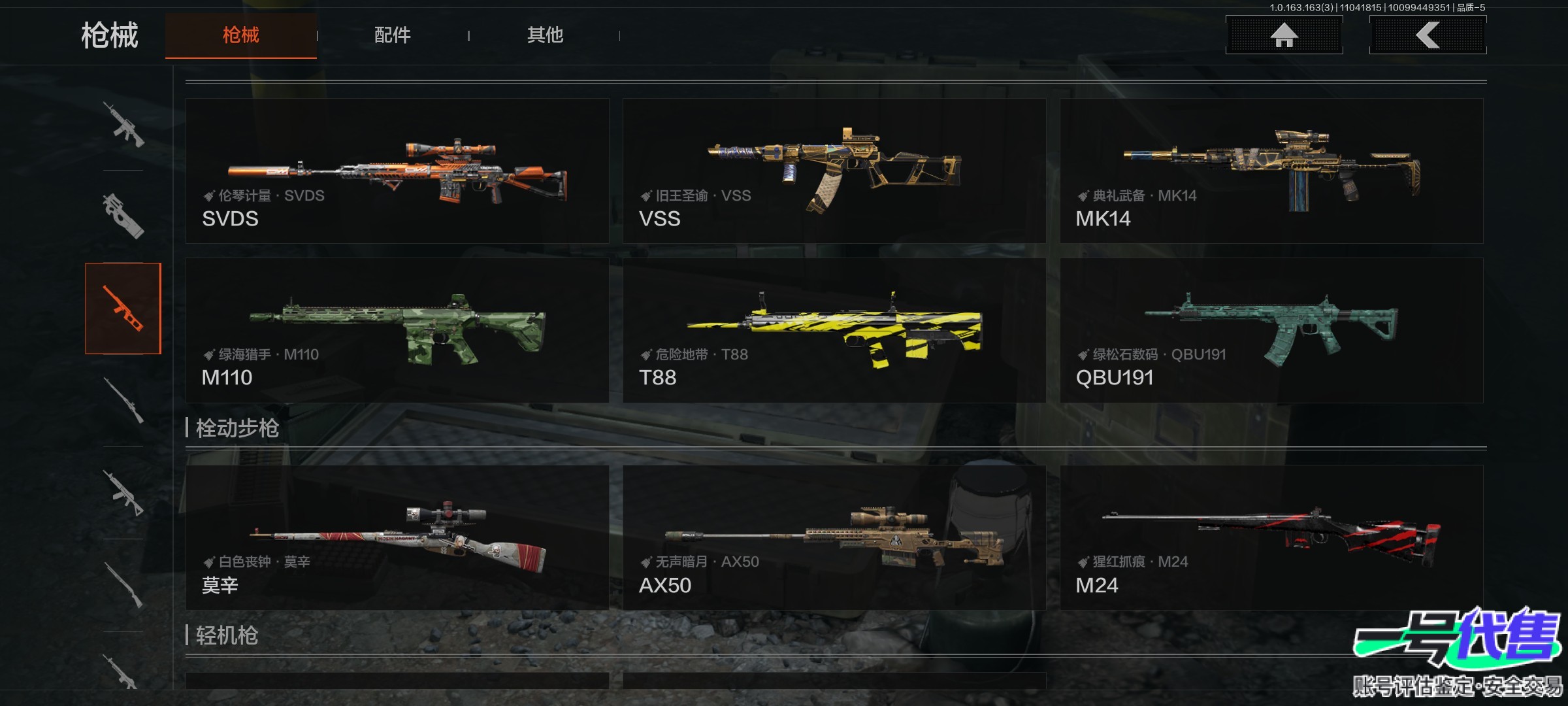Choose the VSS 旧王圣谕 skin
This screenshot has height=706, width=1568.
click(834, 171)
